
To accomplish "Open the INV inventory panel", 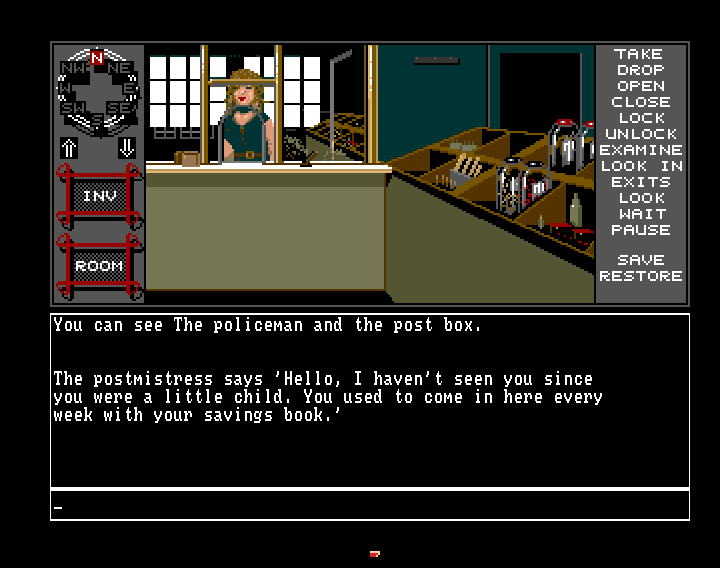I will coord(99,197).
